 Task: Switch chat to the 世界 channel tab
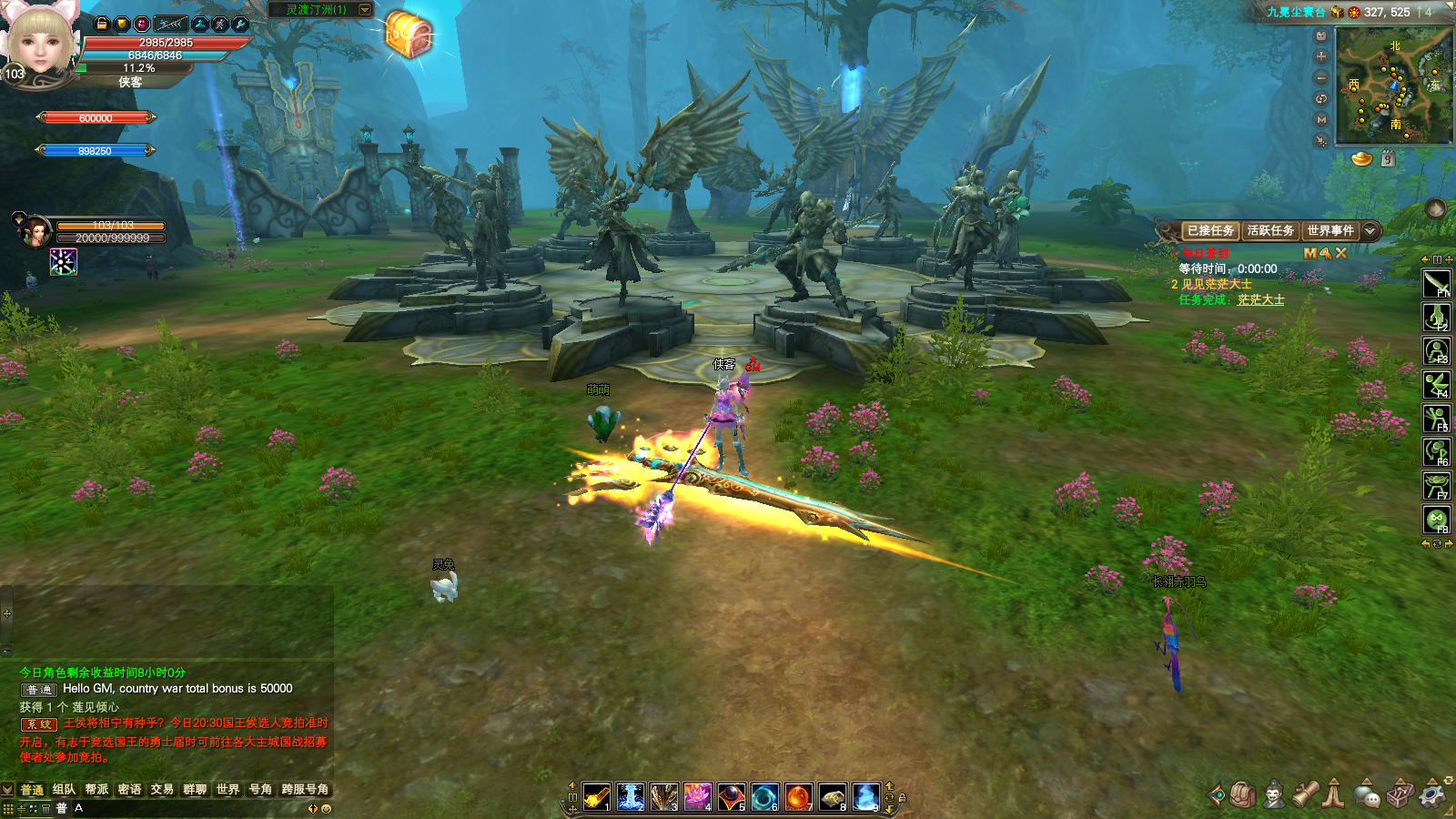click(227, 789)
